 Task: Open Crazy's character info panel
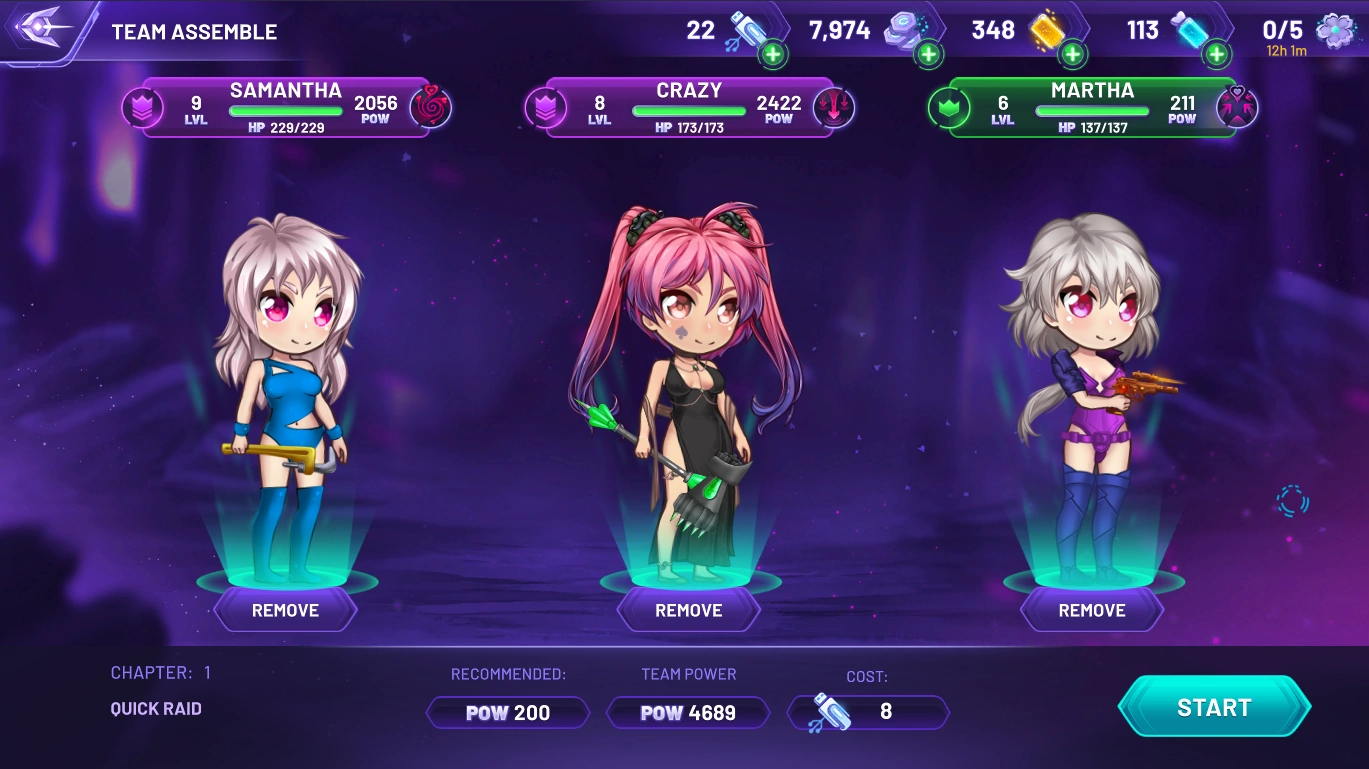point(689,107)
